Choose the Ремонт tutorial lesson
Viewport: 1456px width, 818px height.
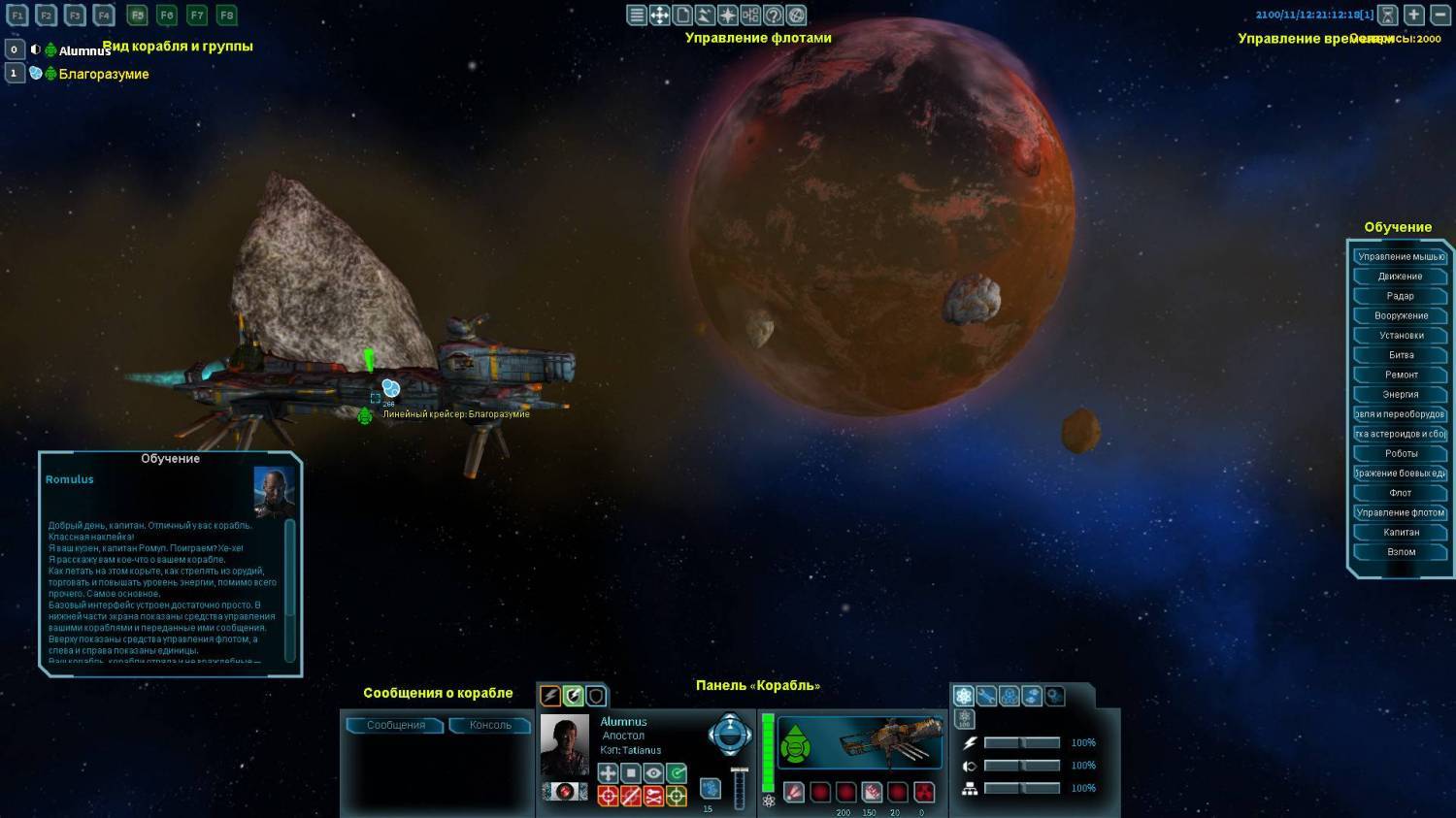click(1400, 375)
